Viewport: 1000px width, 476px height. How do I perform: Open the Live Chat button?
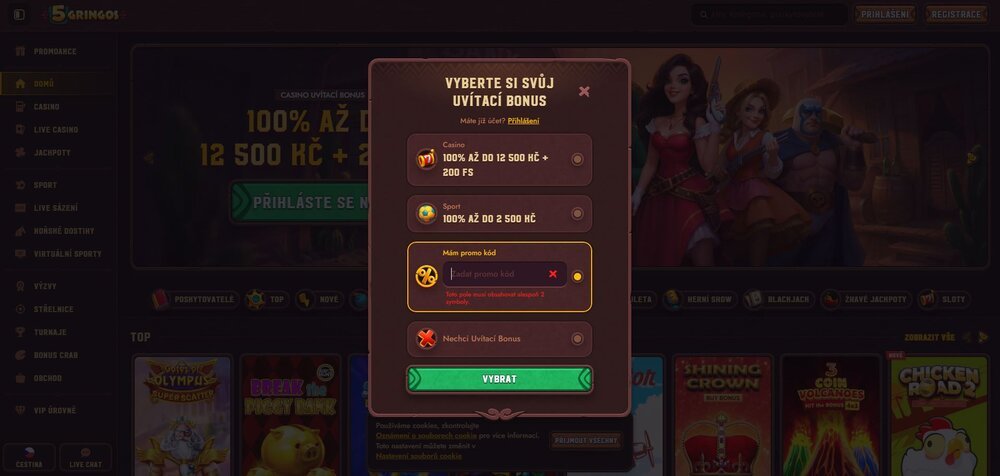(85, 458)
